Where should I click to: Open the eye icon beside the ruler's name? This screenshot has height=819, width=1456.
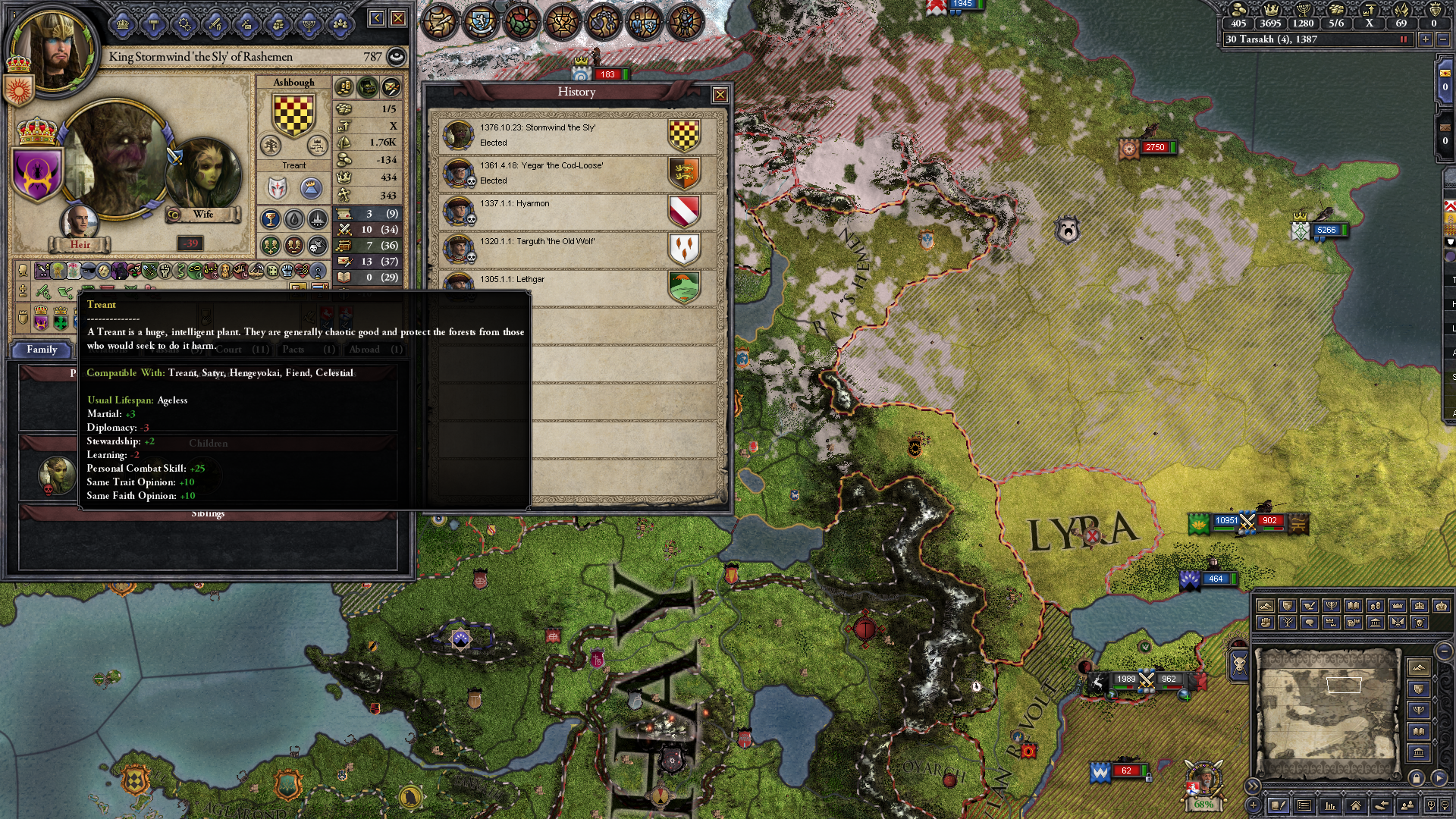[x=396, y=57]
